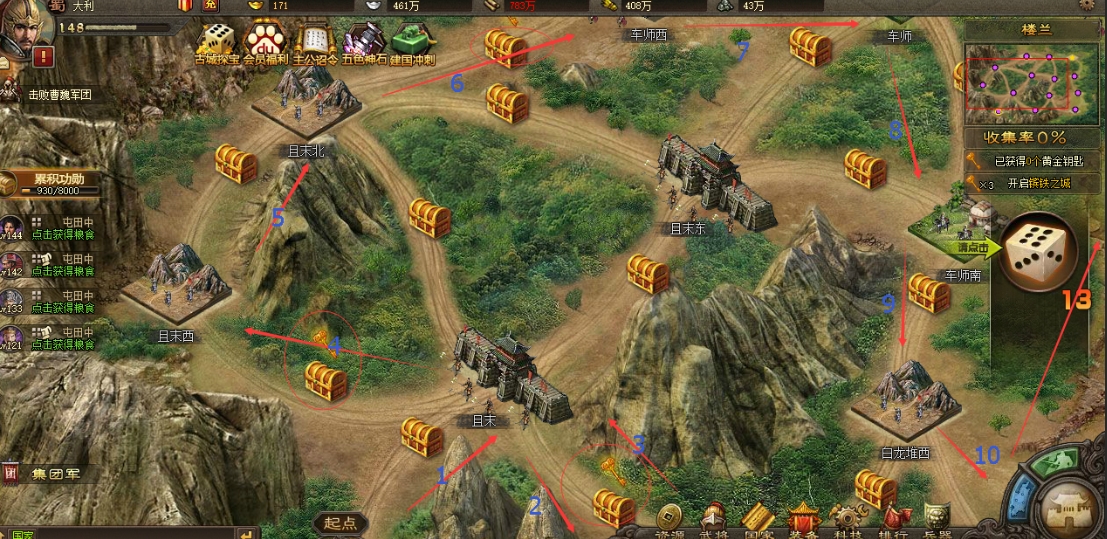Click the 起点 start button
The height and width of the screenshot is (539, 1107).
(x=341, y=523)
